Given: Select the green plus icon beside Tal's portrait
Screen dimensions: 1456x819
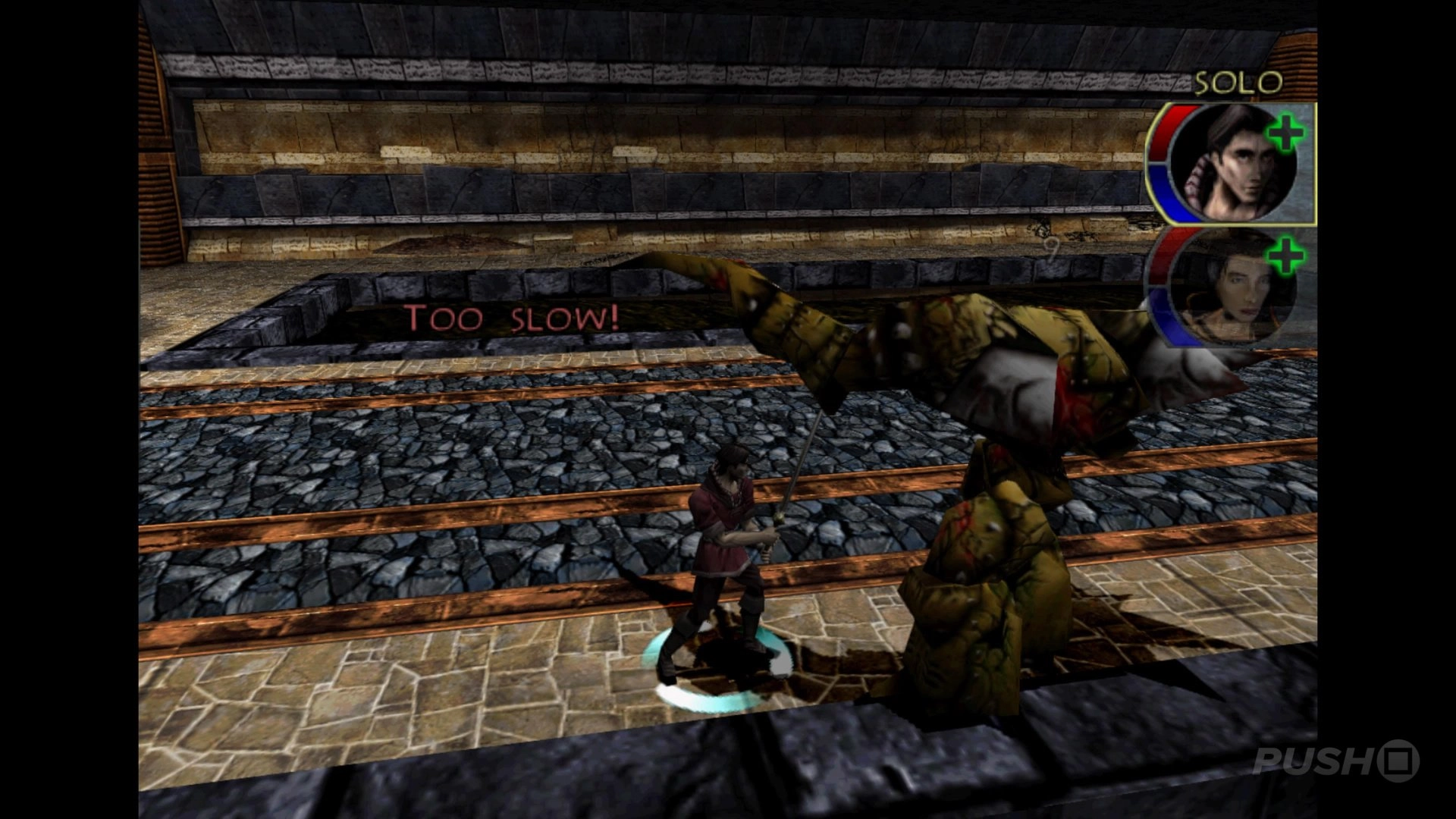Looking at the screenshot, I should 1284,134.
